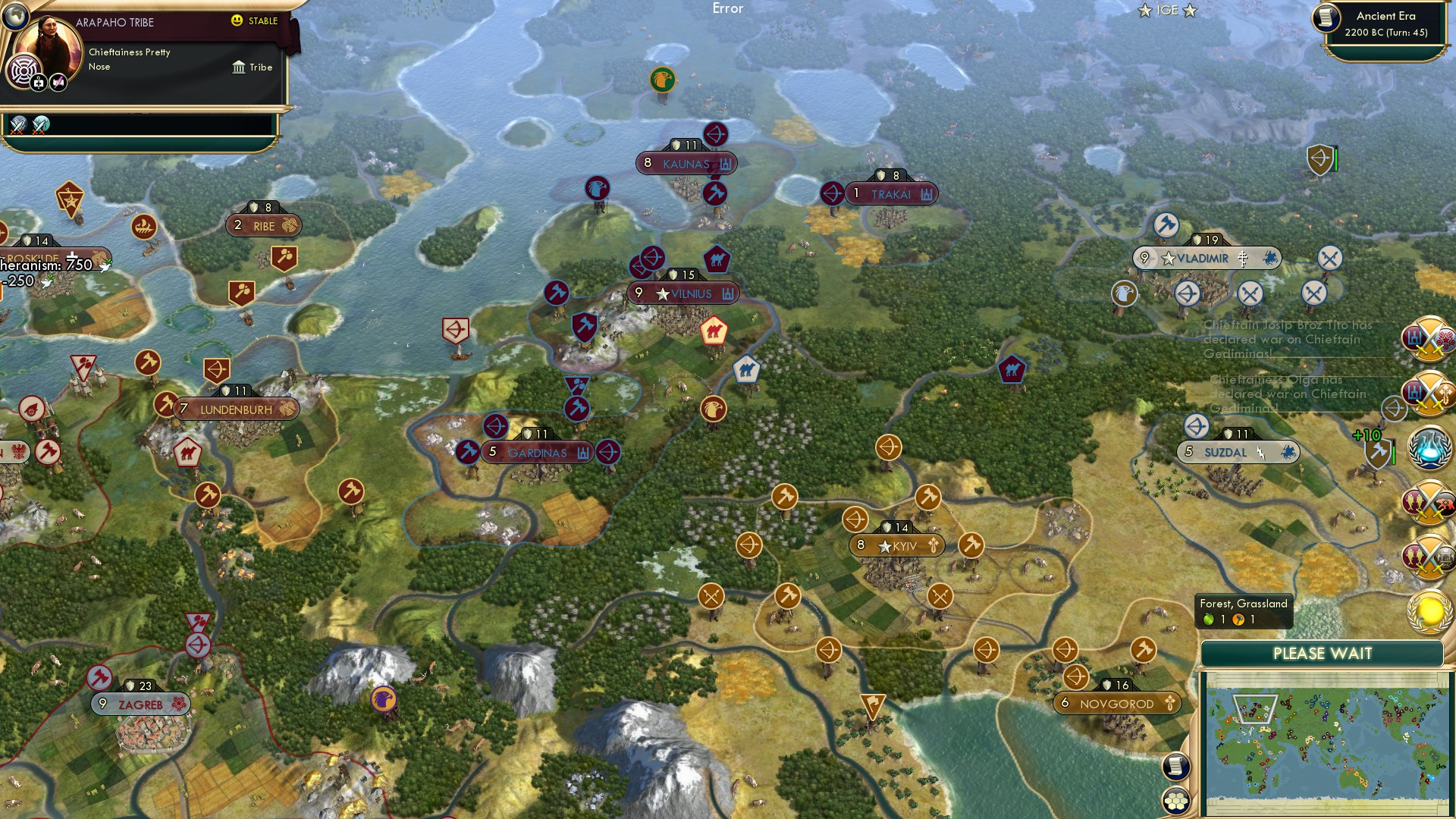Select the Vilnius city banner
1456x819 pixels.
pos(682,293)
